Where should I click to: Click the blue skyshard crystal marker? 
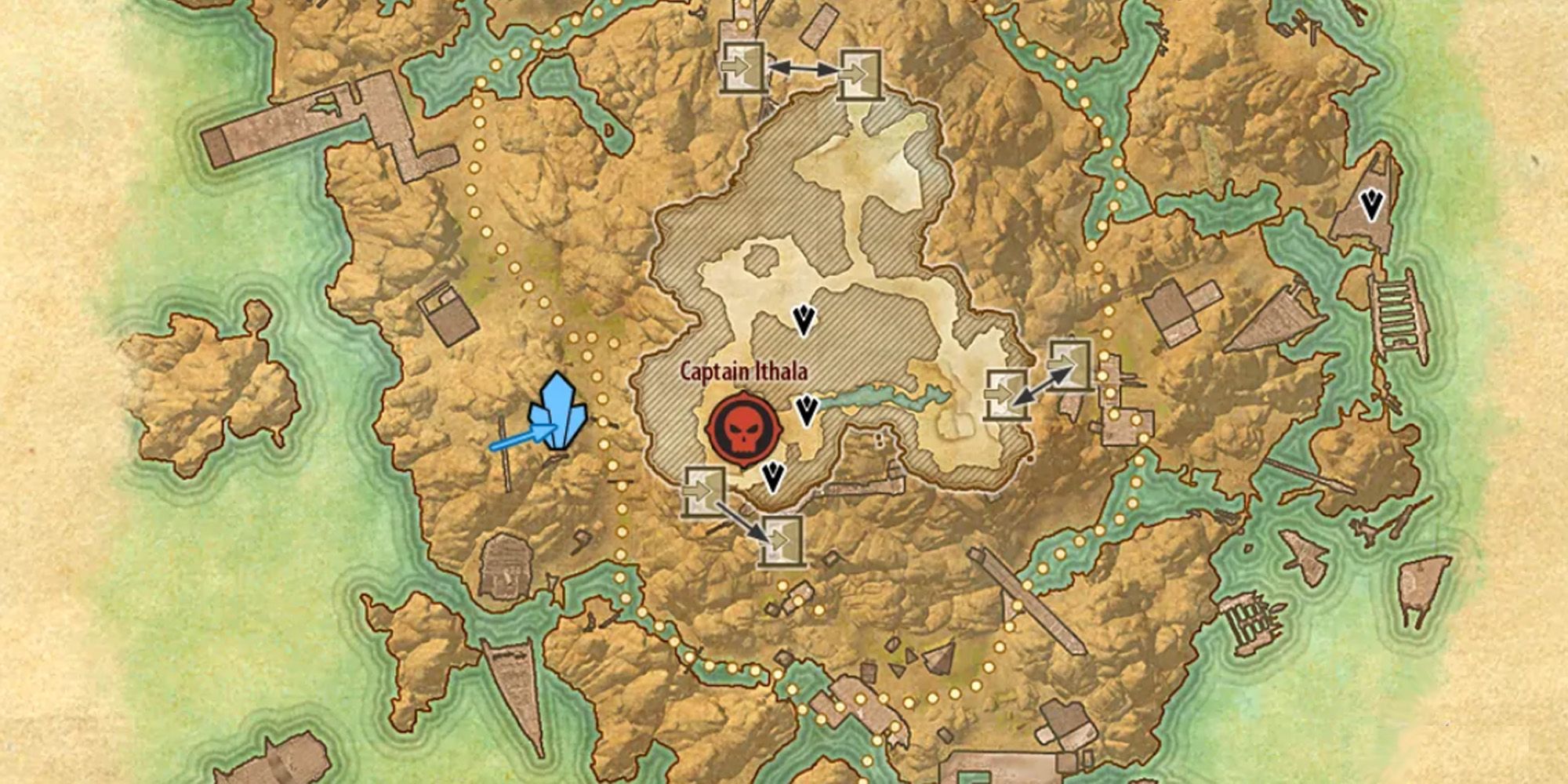click(x=558, y=413)
